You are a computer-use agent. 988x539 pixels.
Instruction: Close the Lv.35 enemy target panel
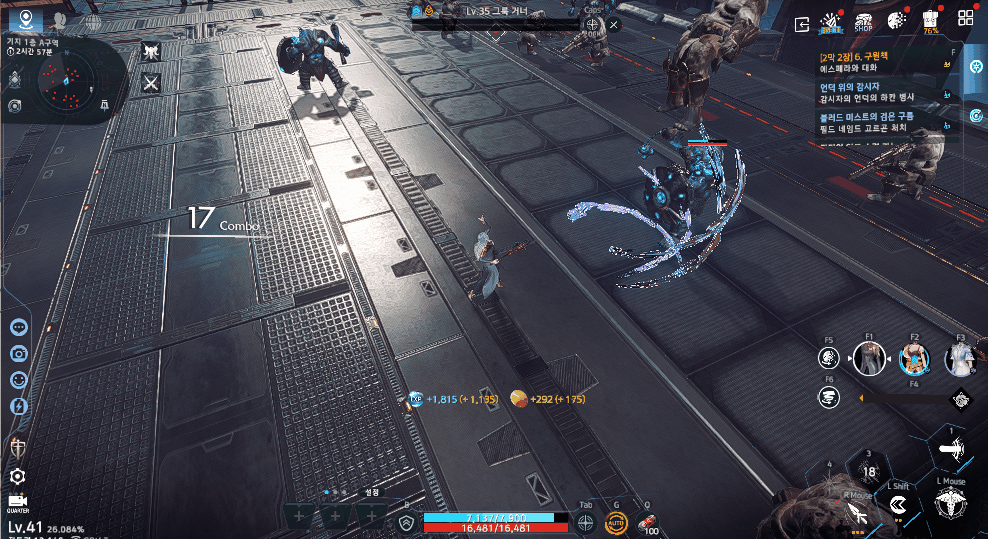click(613, 24)
